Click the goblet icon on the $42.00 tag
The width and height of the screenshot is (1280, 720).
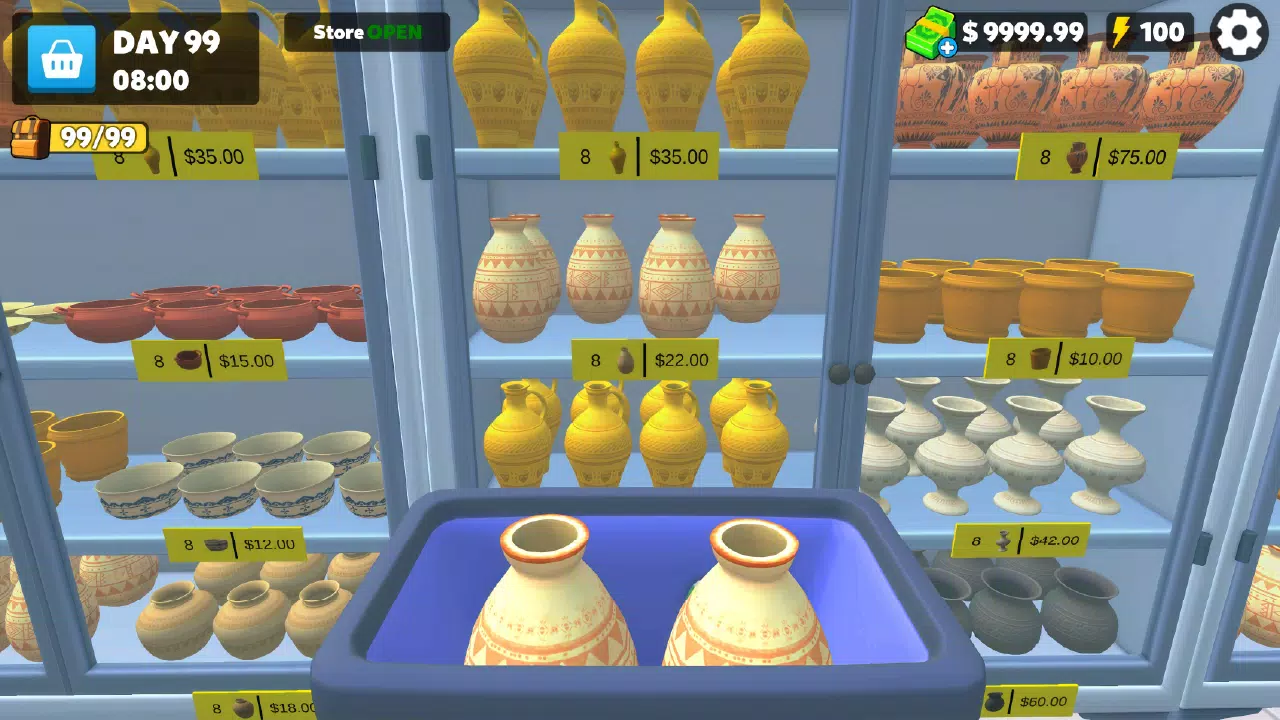tap(1004, 540)
